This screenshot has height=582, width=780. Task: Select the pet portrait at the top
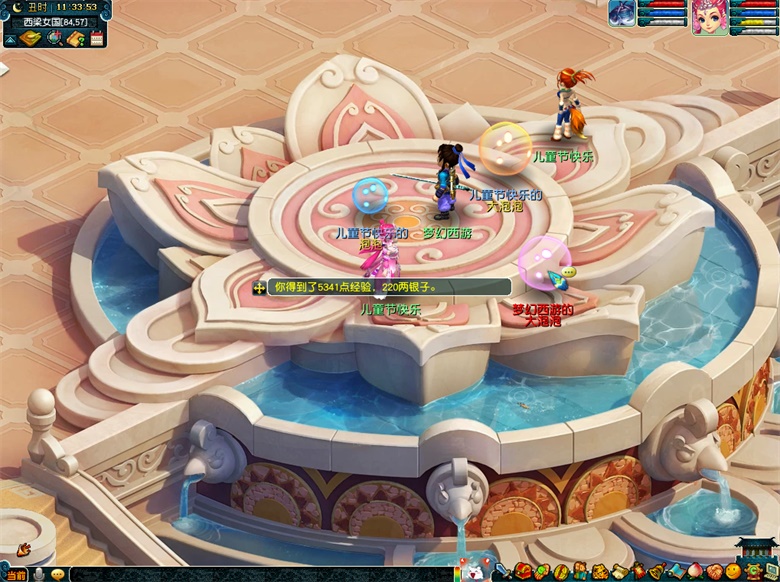622,13
